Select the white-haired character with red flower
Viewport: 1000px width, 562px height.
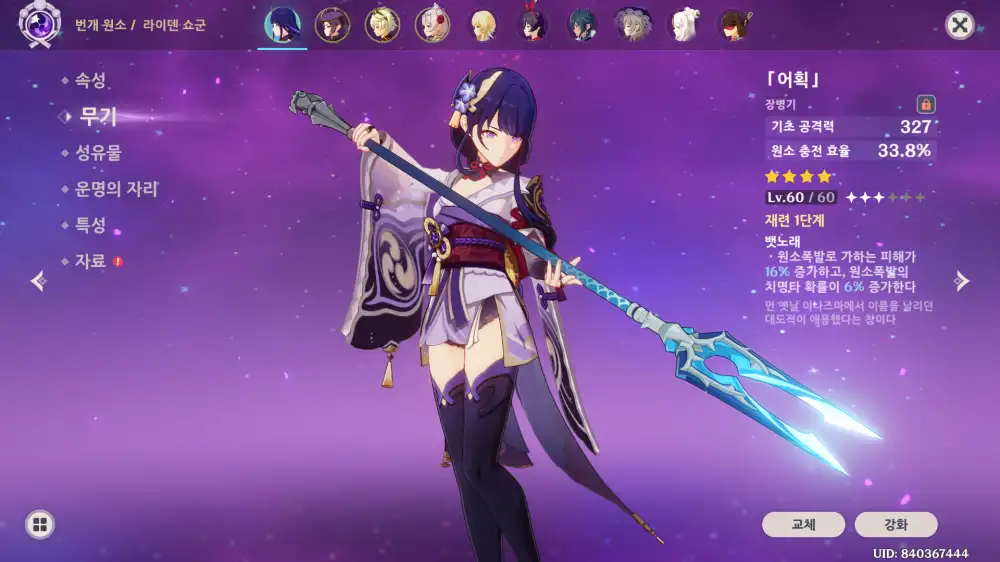pos(433,25)
